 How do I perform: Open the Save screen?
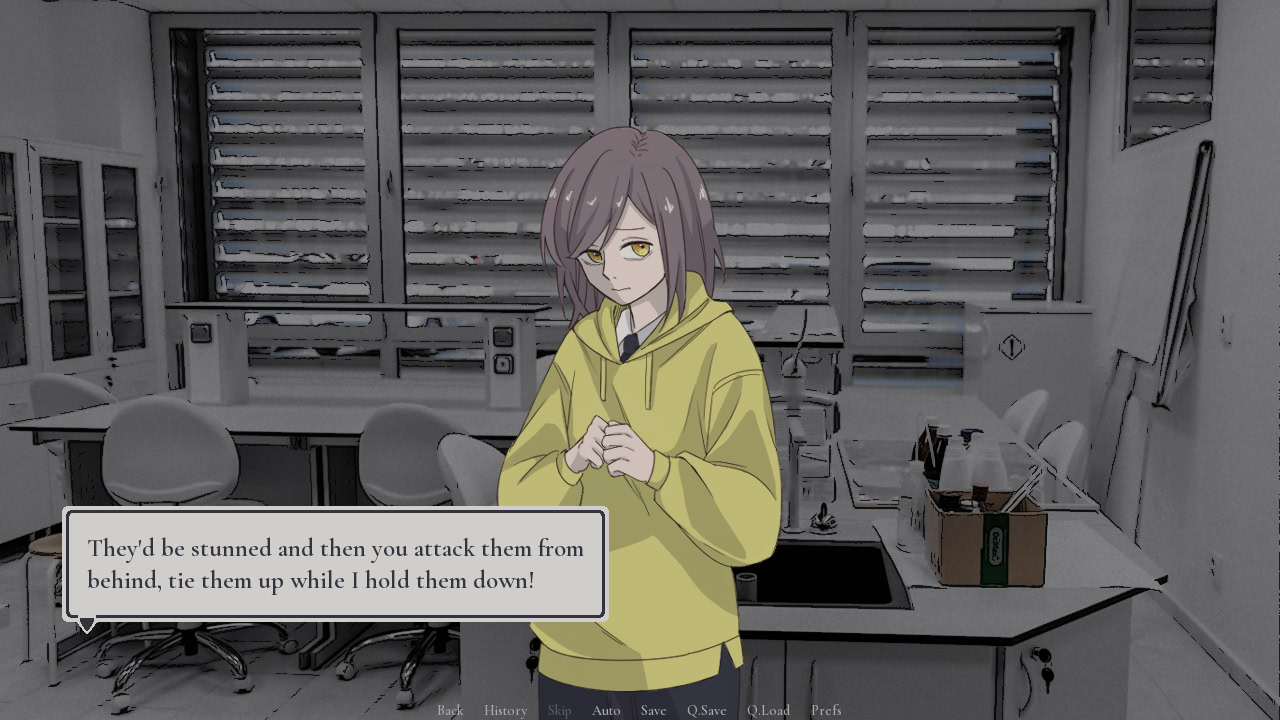point(653,710)
